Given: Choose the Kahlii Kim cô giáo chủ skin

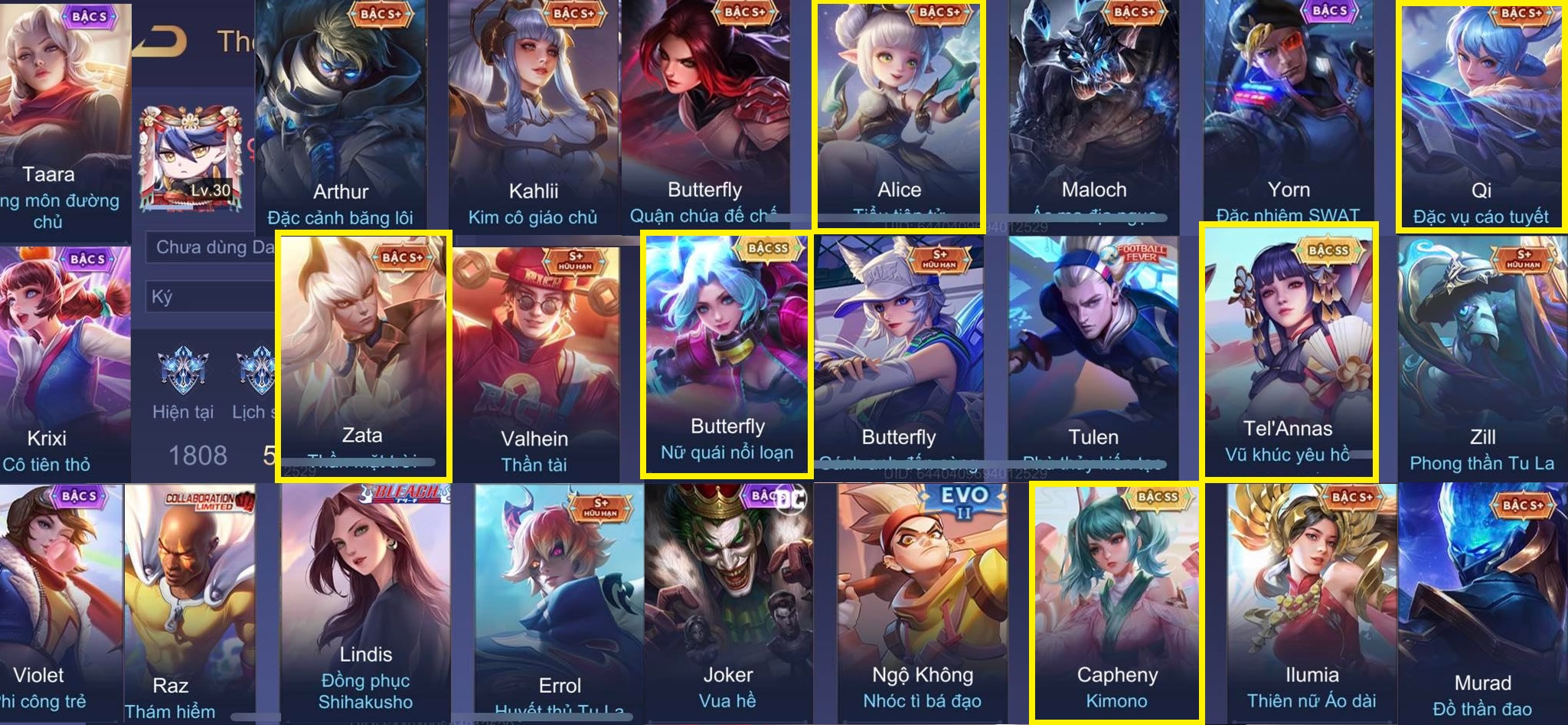Looking at the screenshot, I should coord(534,115).
